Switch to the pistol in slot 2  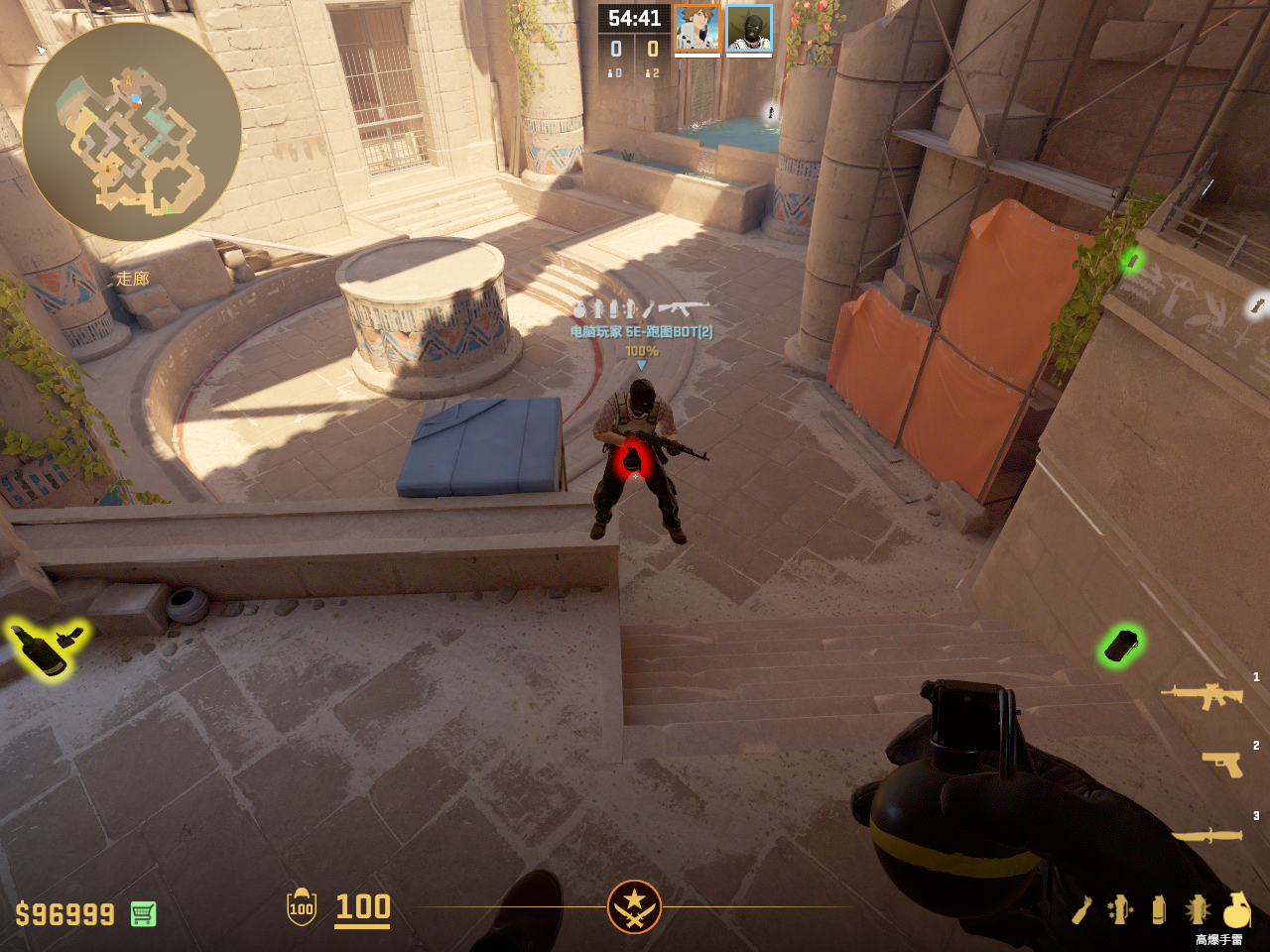(1221, 764)
